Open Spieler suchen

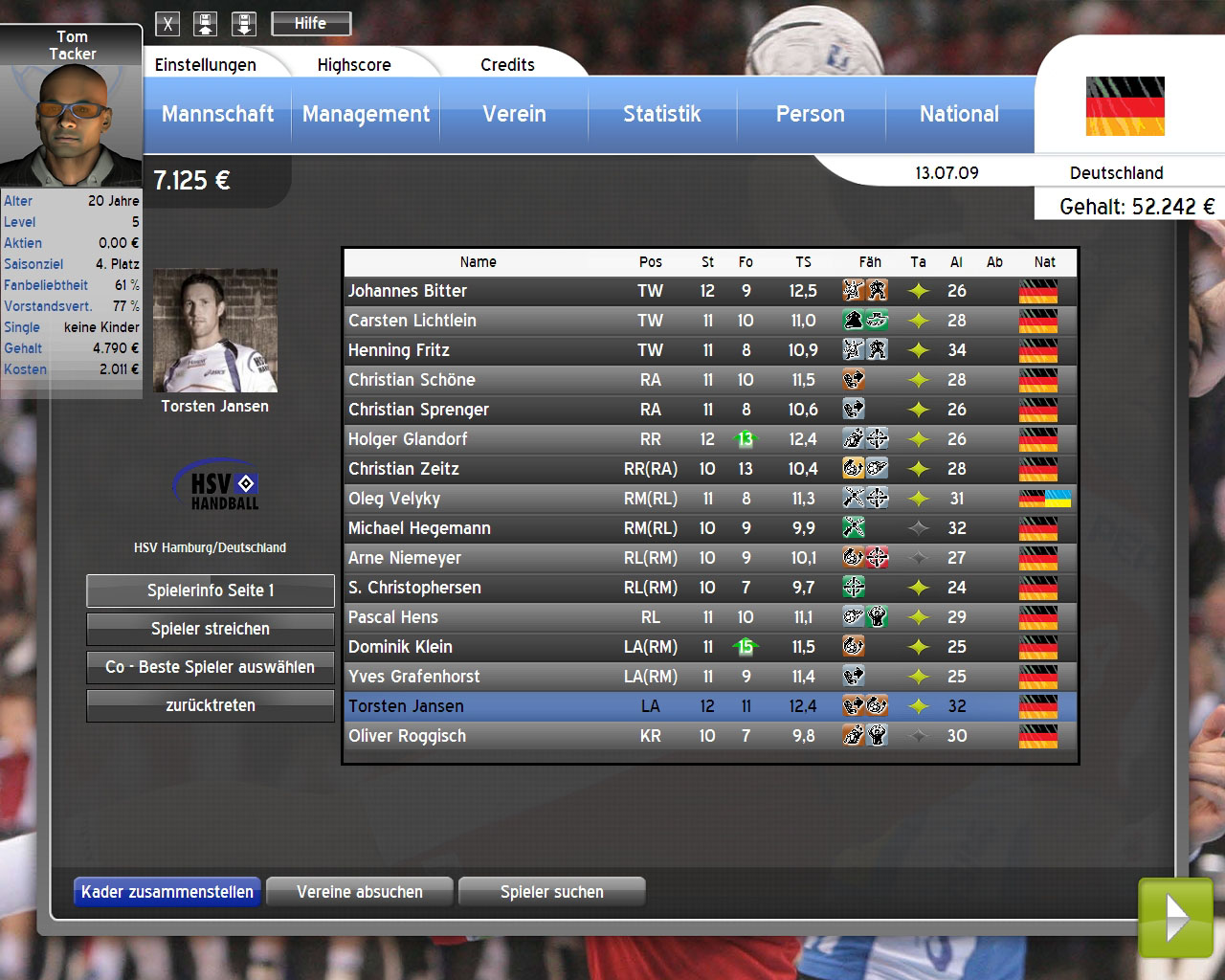coord(551,891)
